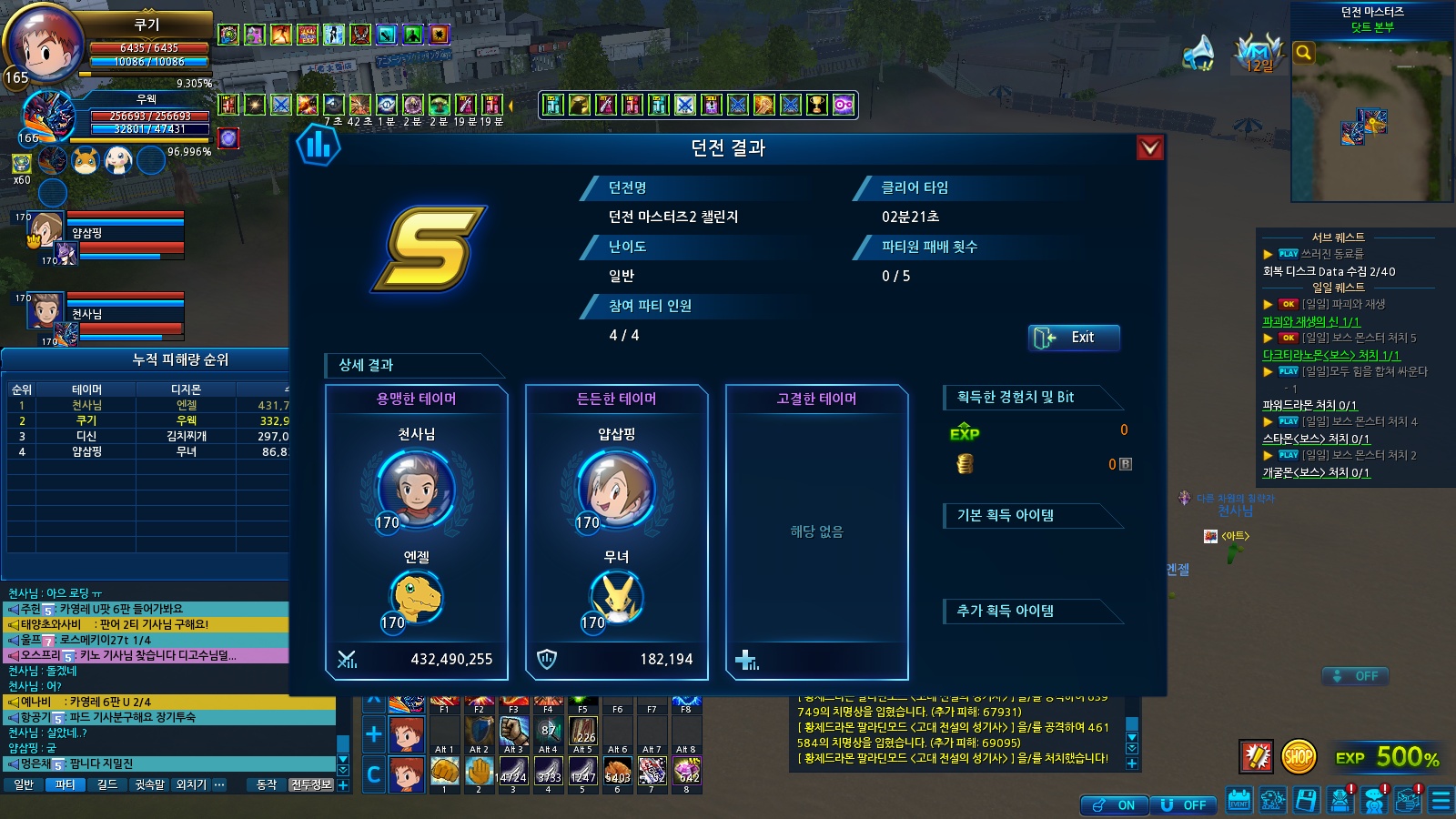Switch chat to the 파티 tab
The width and height of the screenshot is (1456, 819).
click(65, 784)
